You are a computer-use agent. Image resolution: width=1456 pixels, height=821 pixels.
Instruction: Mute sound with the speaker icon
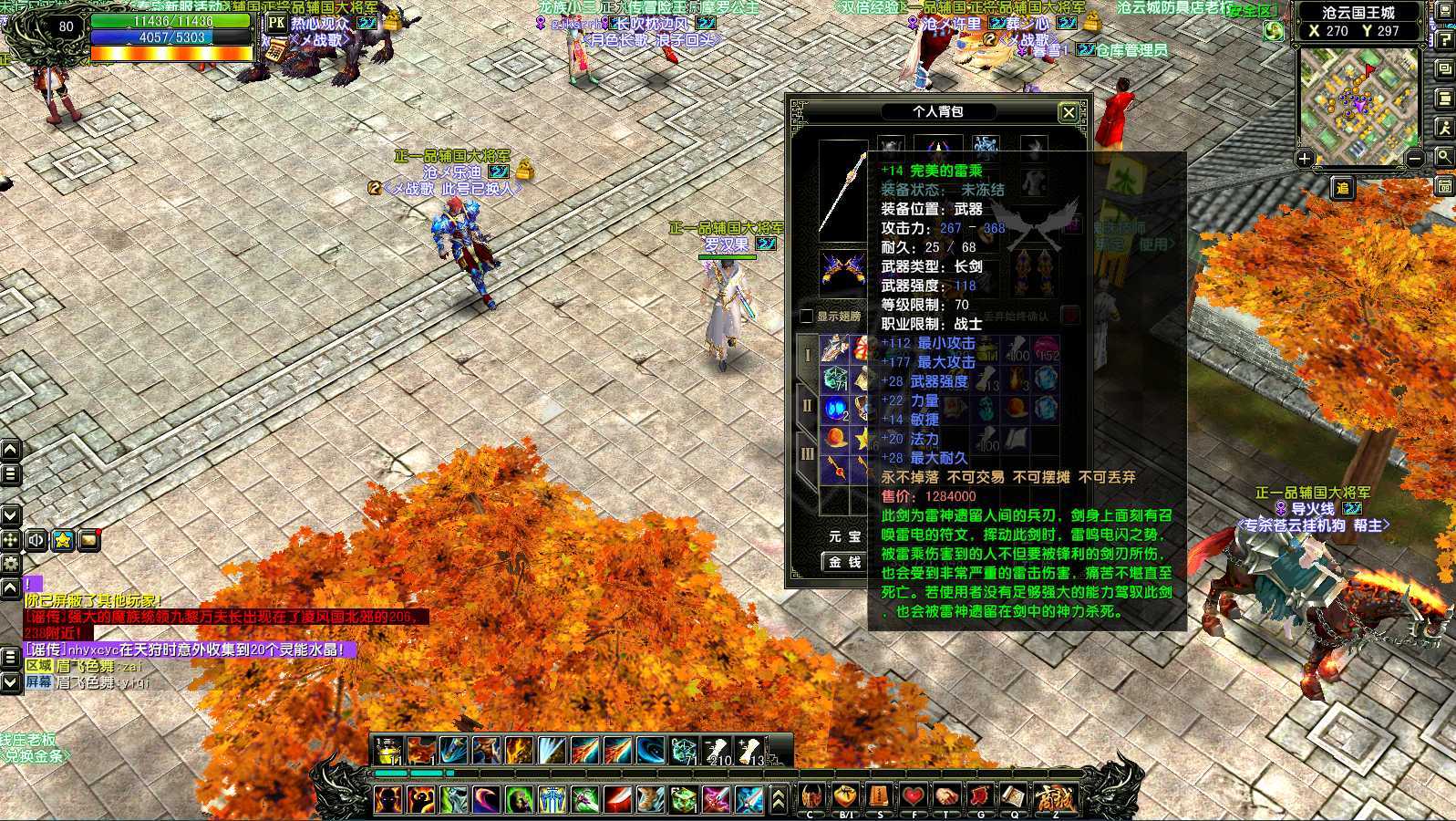coord(35,541)
